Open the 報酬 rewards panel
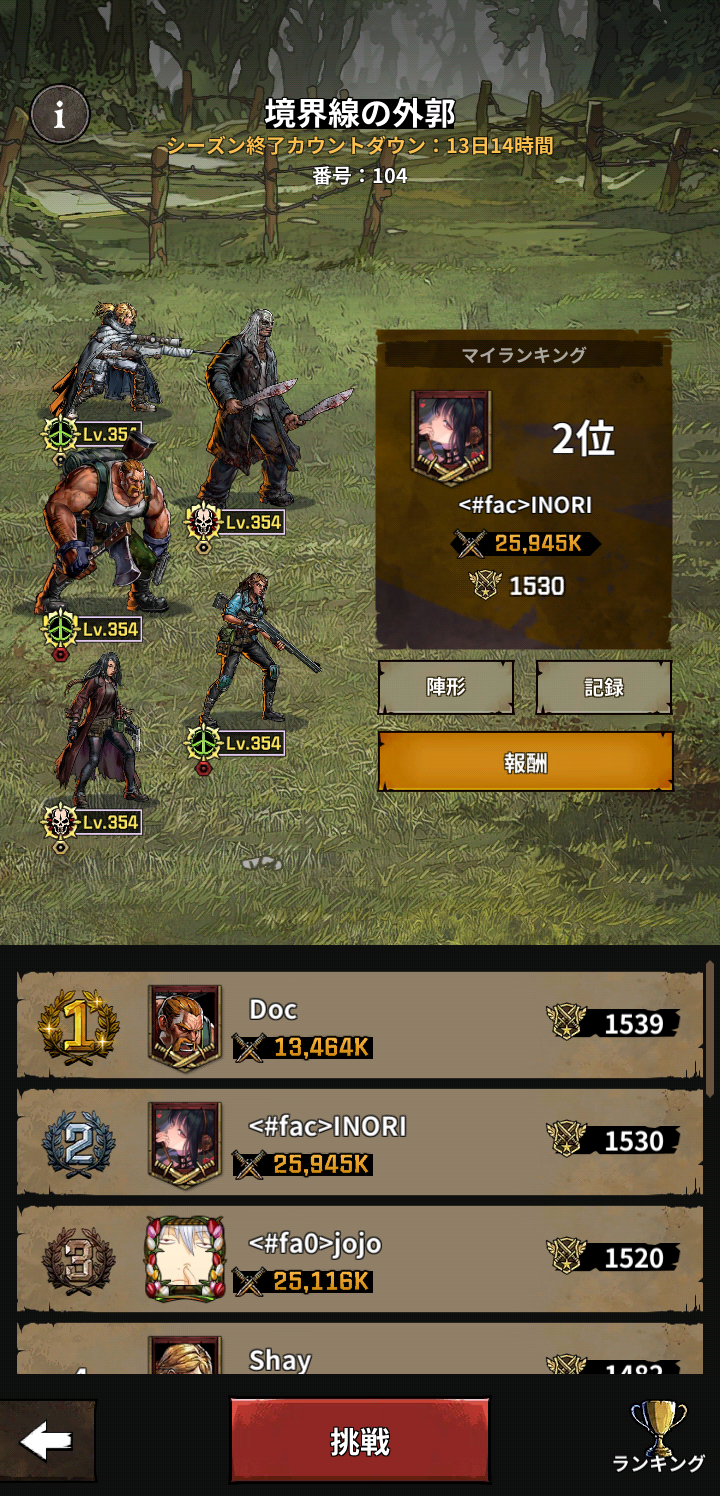Screen dimensions: 720x1496 tap(525, 762)
